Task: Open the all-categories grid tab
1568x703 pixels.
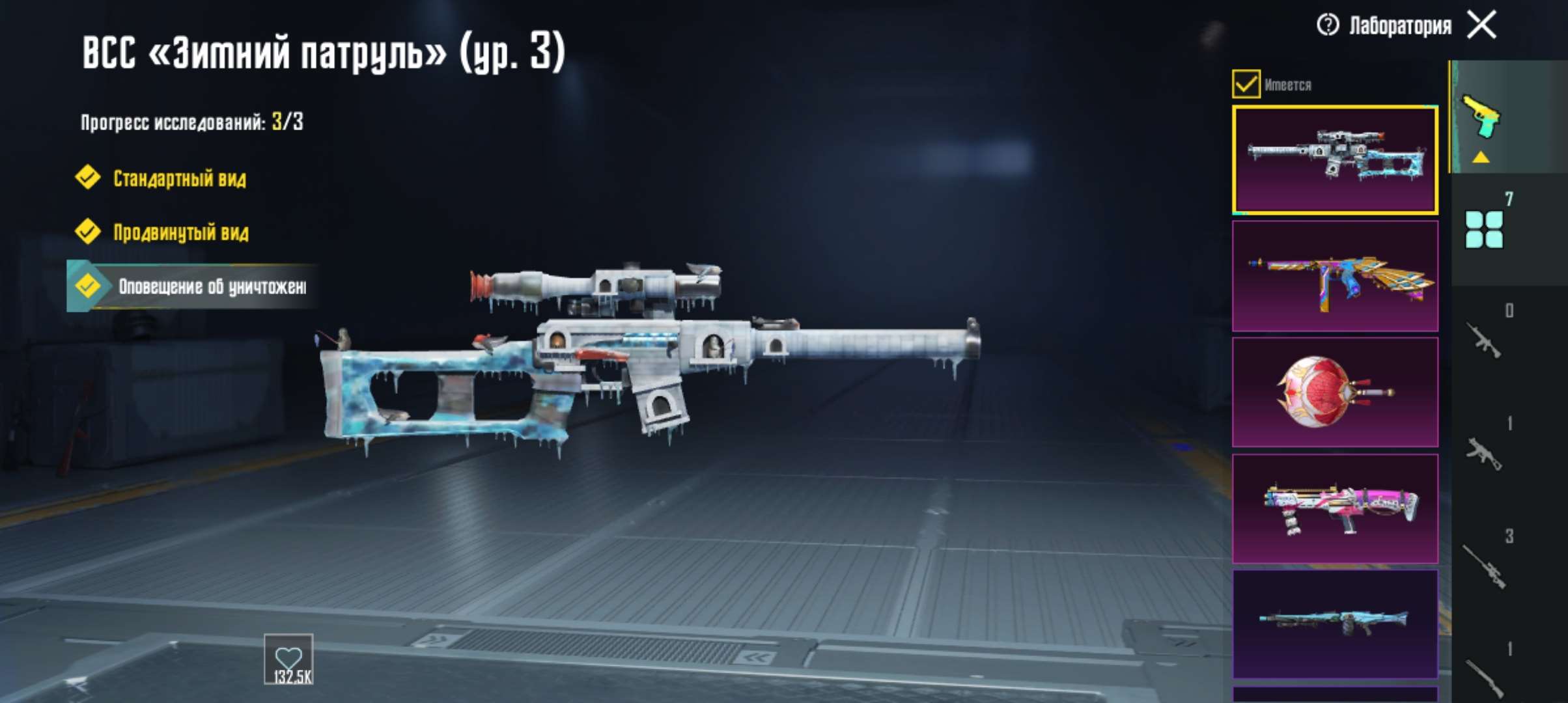Action: pos(1484,229)
